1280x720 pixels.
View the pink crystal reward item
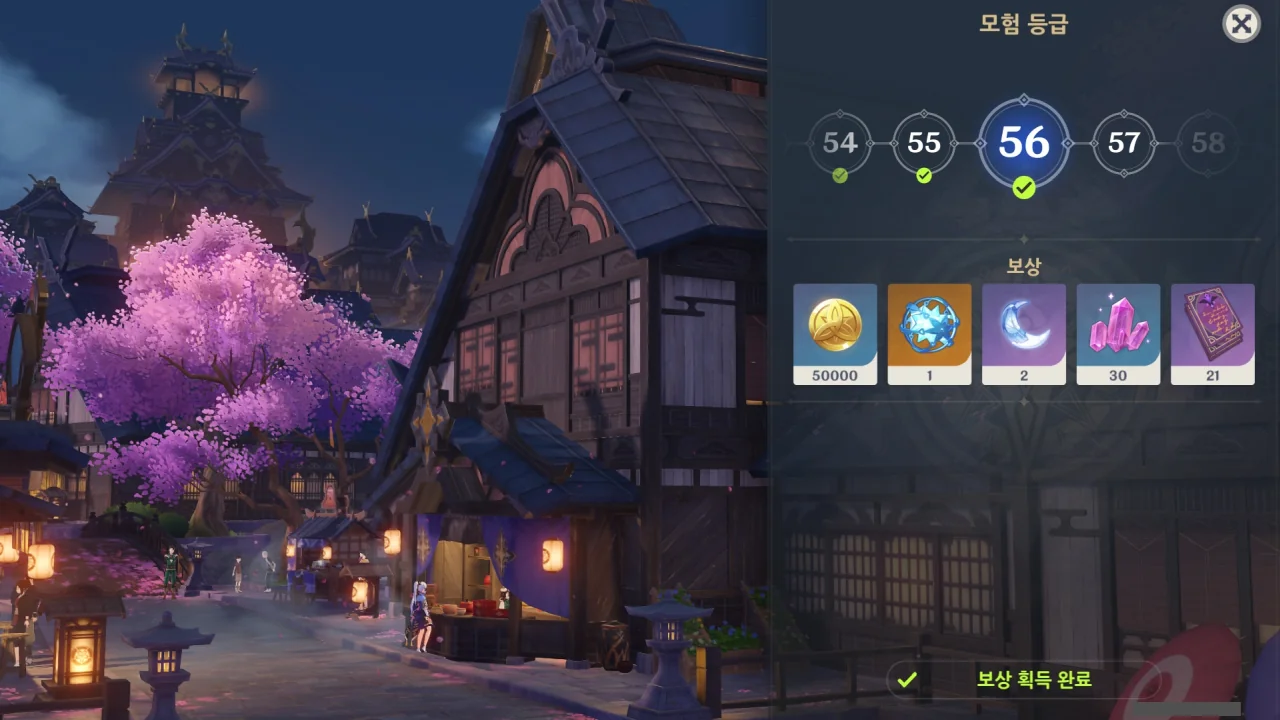tap(1118, 334)
